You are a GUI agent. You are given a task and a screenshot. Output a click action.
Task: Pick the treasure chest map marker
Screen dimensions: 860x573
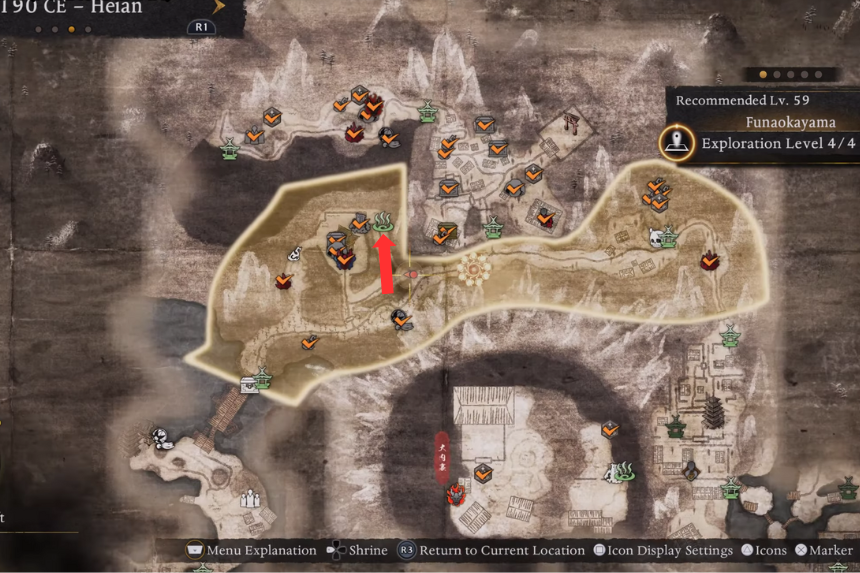click(x=248, y=386)
